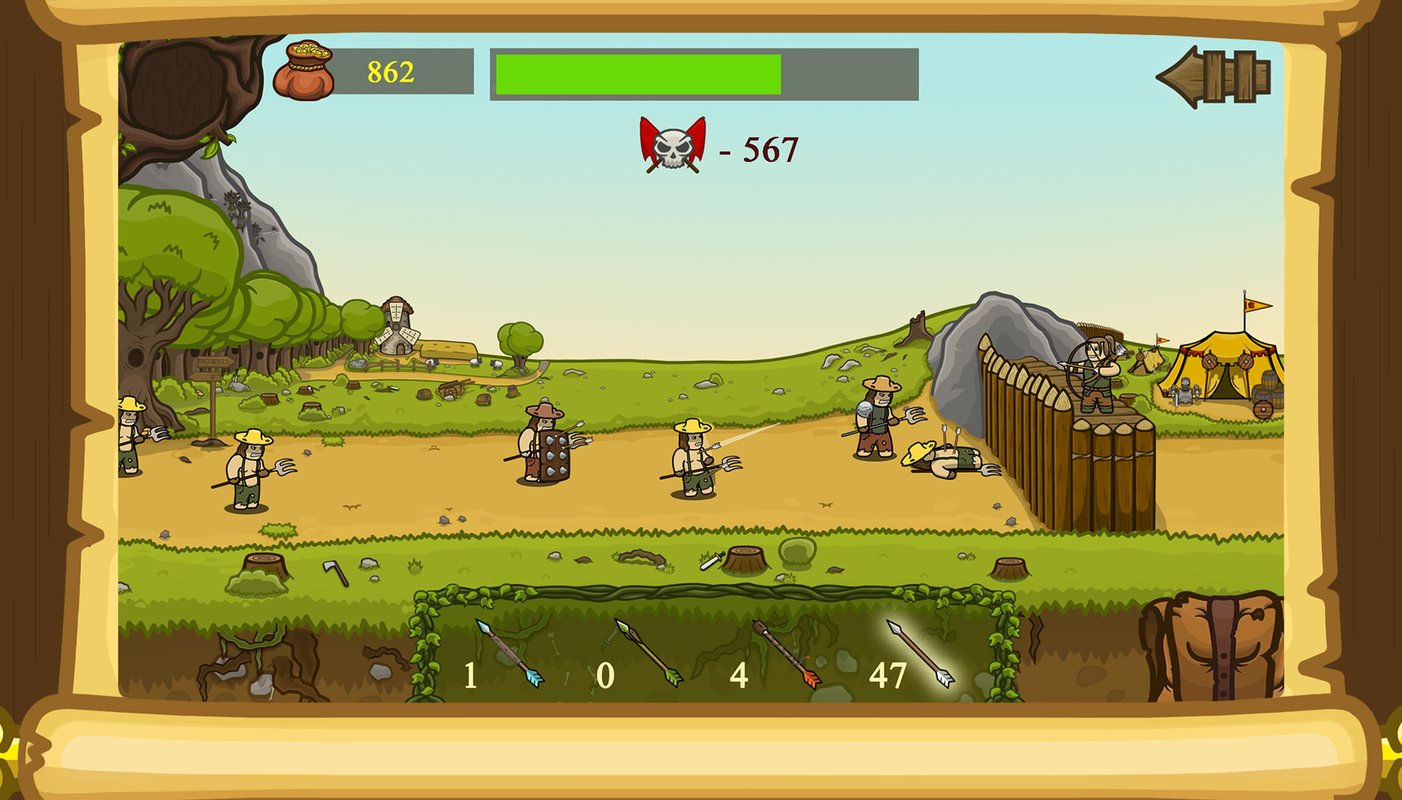Image resolution: width=1402 pixels, height=800 pixels.
Task: Click the gold coin pouch icon
Action: [303, 70]
